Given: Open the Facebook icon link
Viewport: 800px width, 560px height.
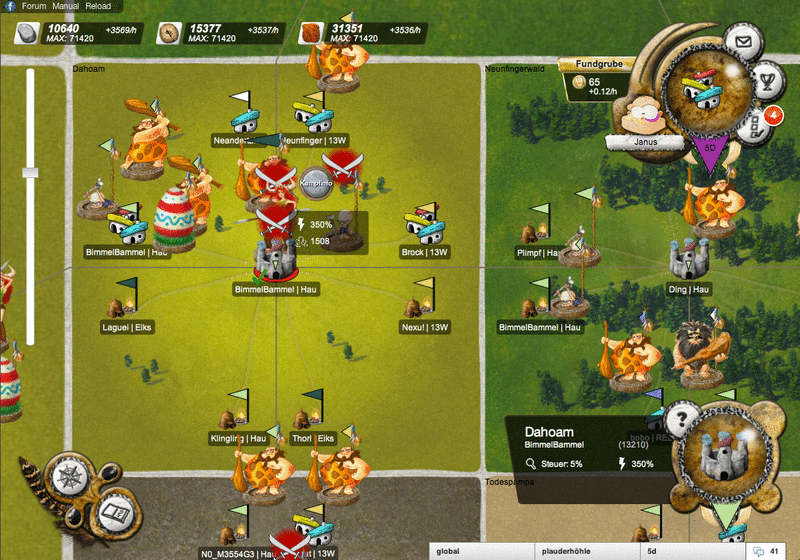Looking at the screenshot, I should click(x=9, y=6).
